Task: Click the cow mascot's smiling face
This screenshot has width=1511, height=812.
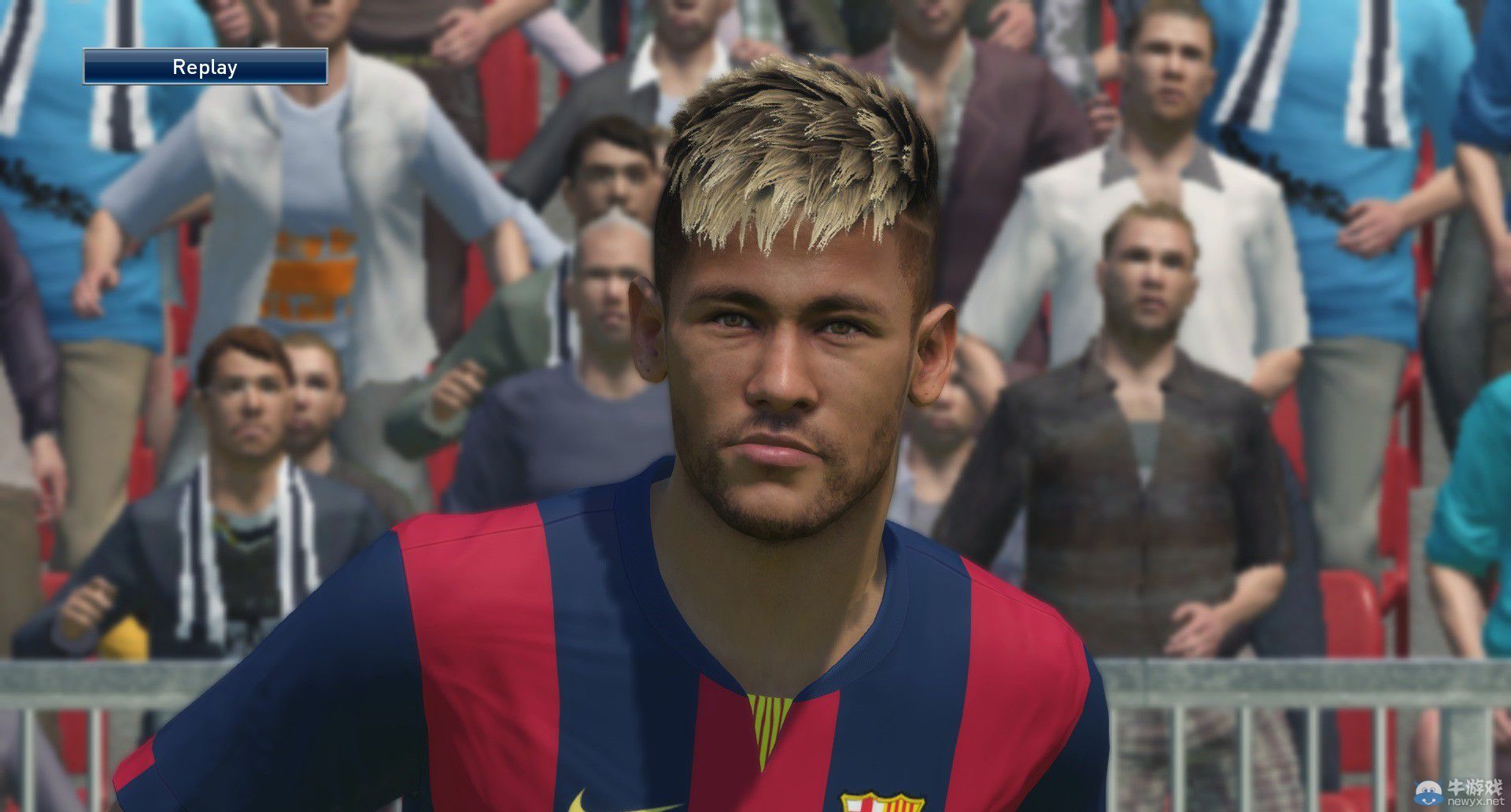Action: (1428, 799)
